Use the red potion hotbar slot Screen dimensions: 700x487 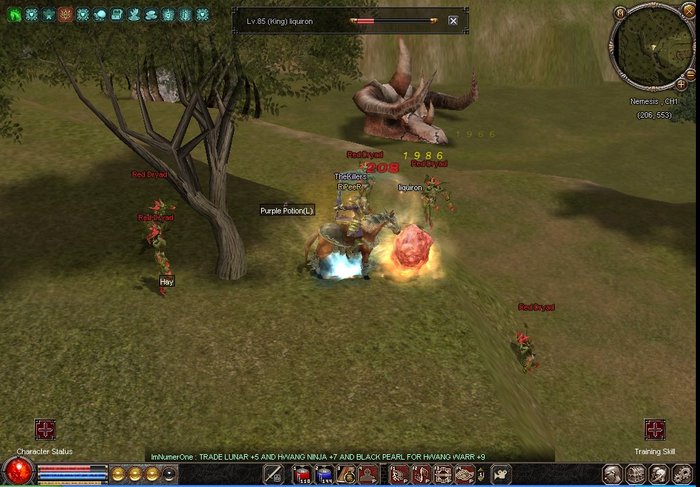point(303,475)
